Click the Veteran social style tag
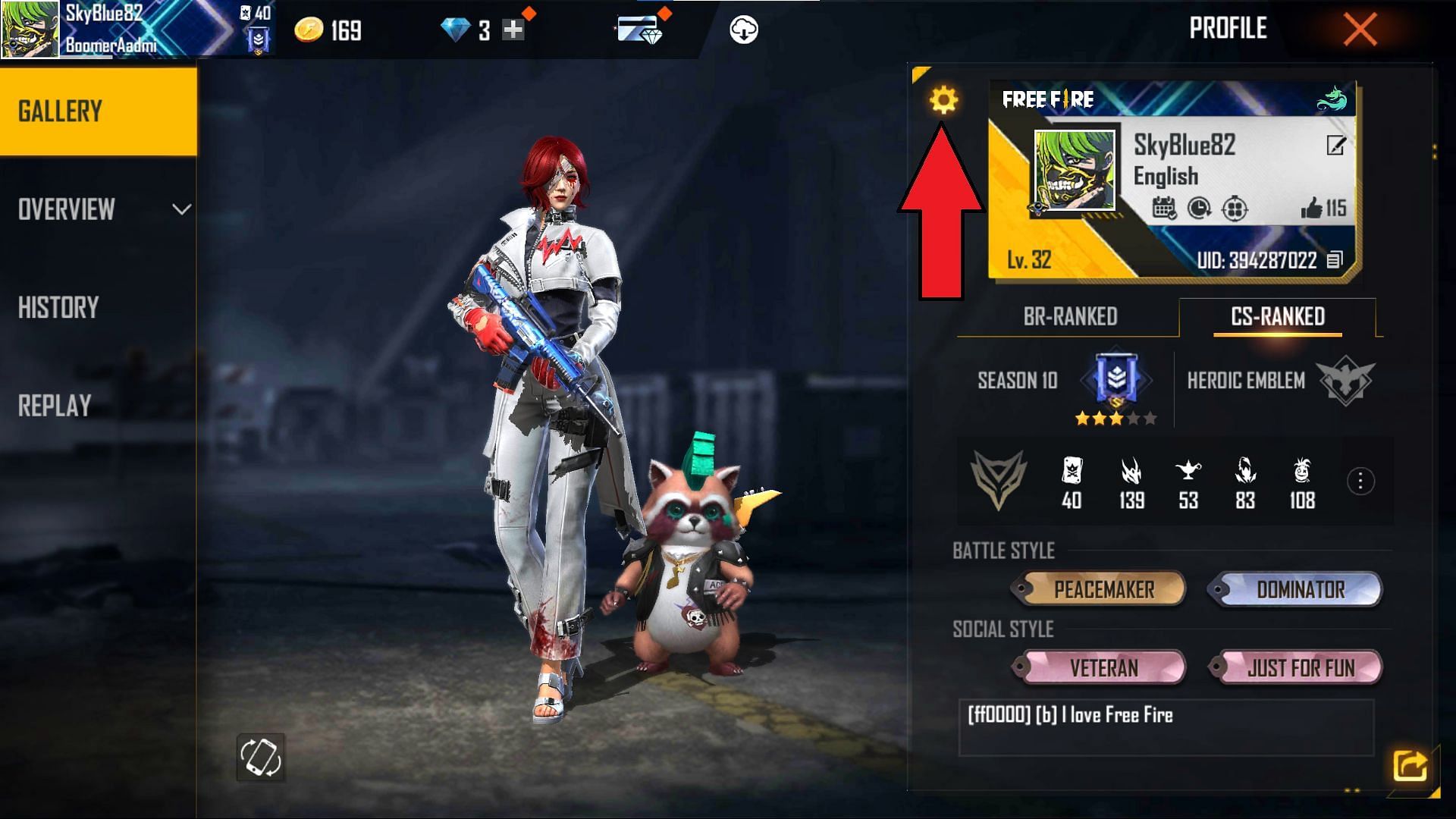1456x819 pixels. pos(1103,668)
